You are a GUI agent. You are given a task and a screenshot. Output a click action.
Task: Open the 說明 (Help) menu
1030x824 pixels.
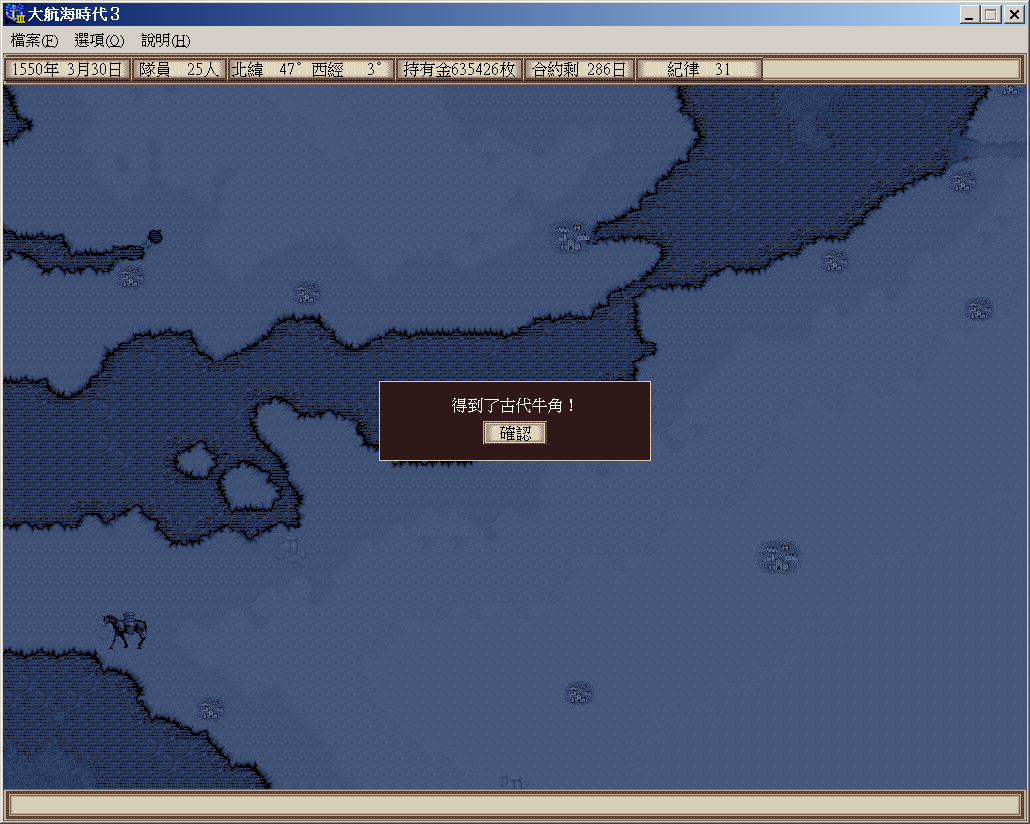click(x=165, y=41)
